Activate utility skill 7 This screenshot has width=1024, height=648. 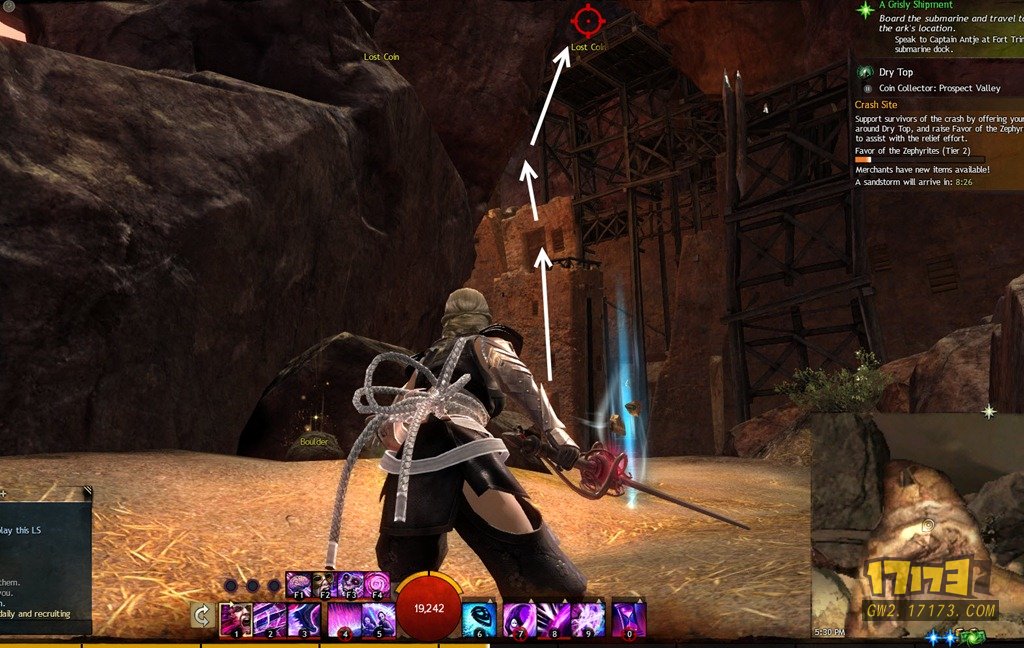(x=518, y=619)
